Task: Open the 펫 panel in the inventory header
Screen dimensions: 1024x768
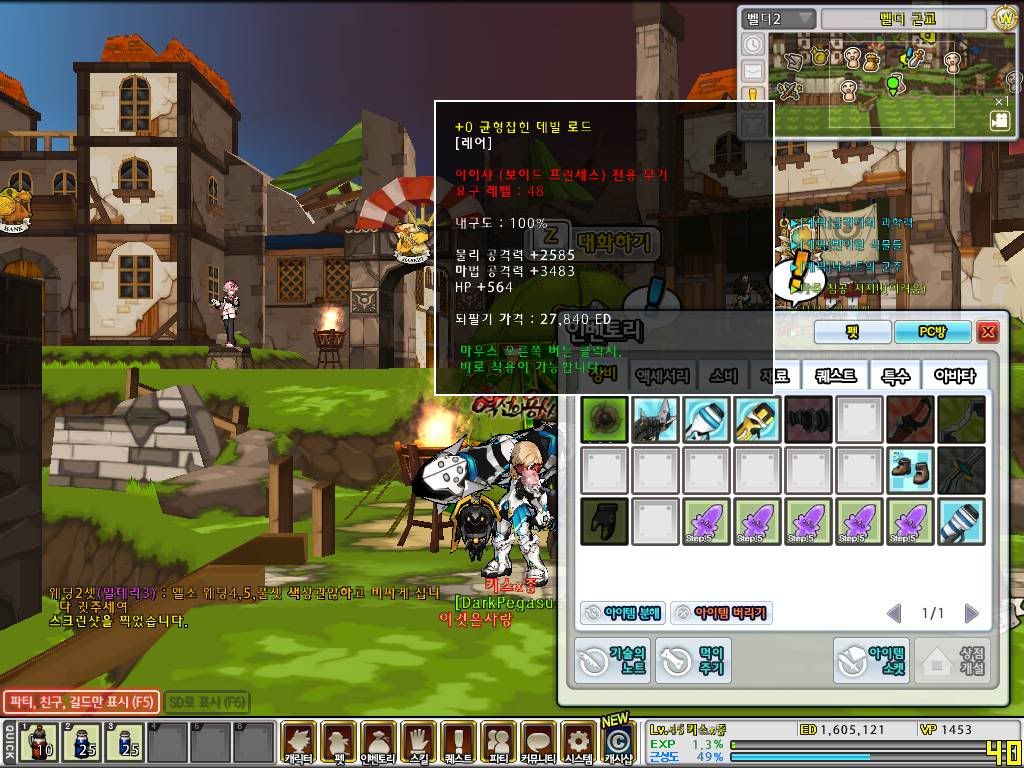Action: tap(851, 332)
